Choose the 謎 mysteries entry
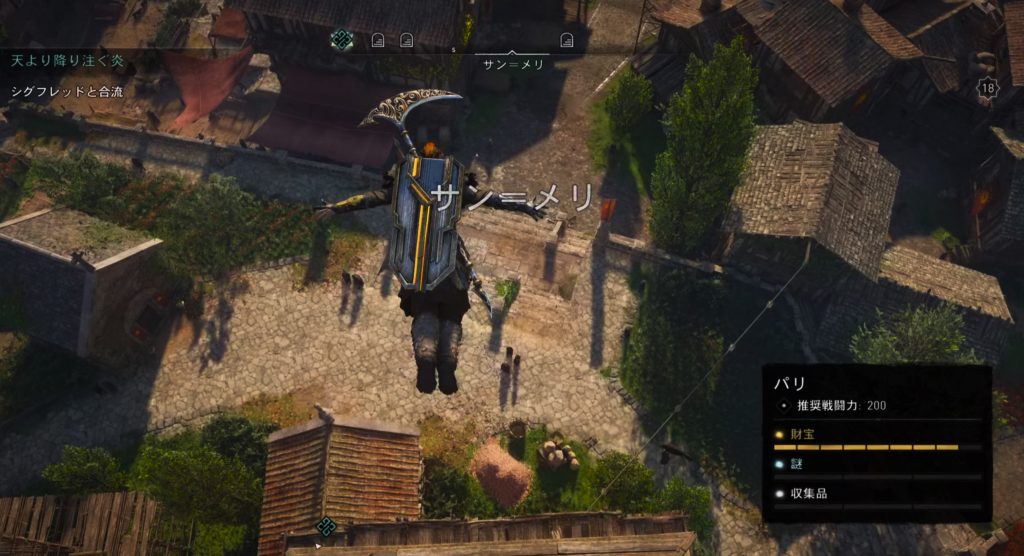The width and height of the screenshot is (1024, 556). [x=796, y=464]
